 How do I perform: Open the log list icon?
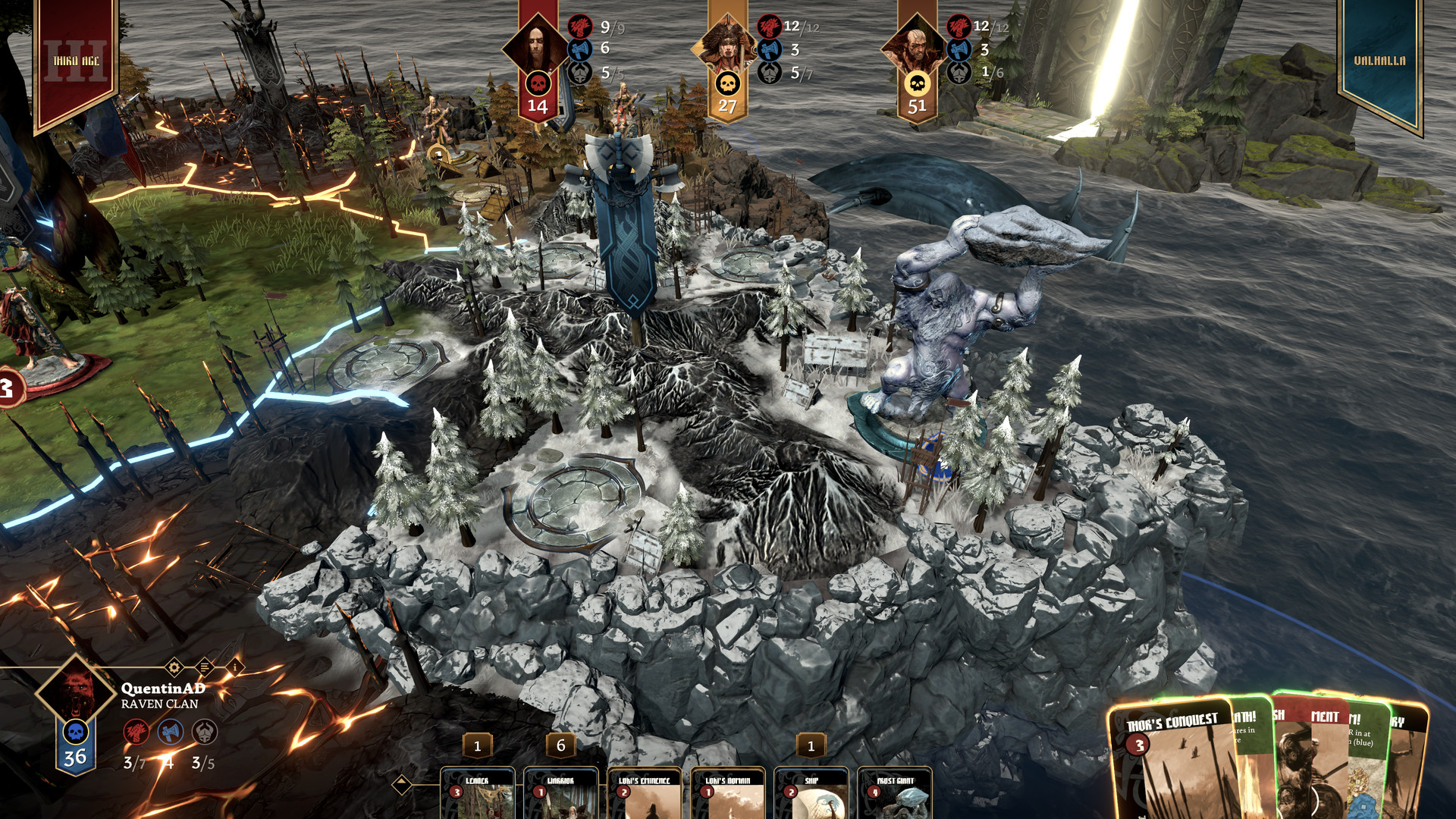point(204,667)
